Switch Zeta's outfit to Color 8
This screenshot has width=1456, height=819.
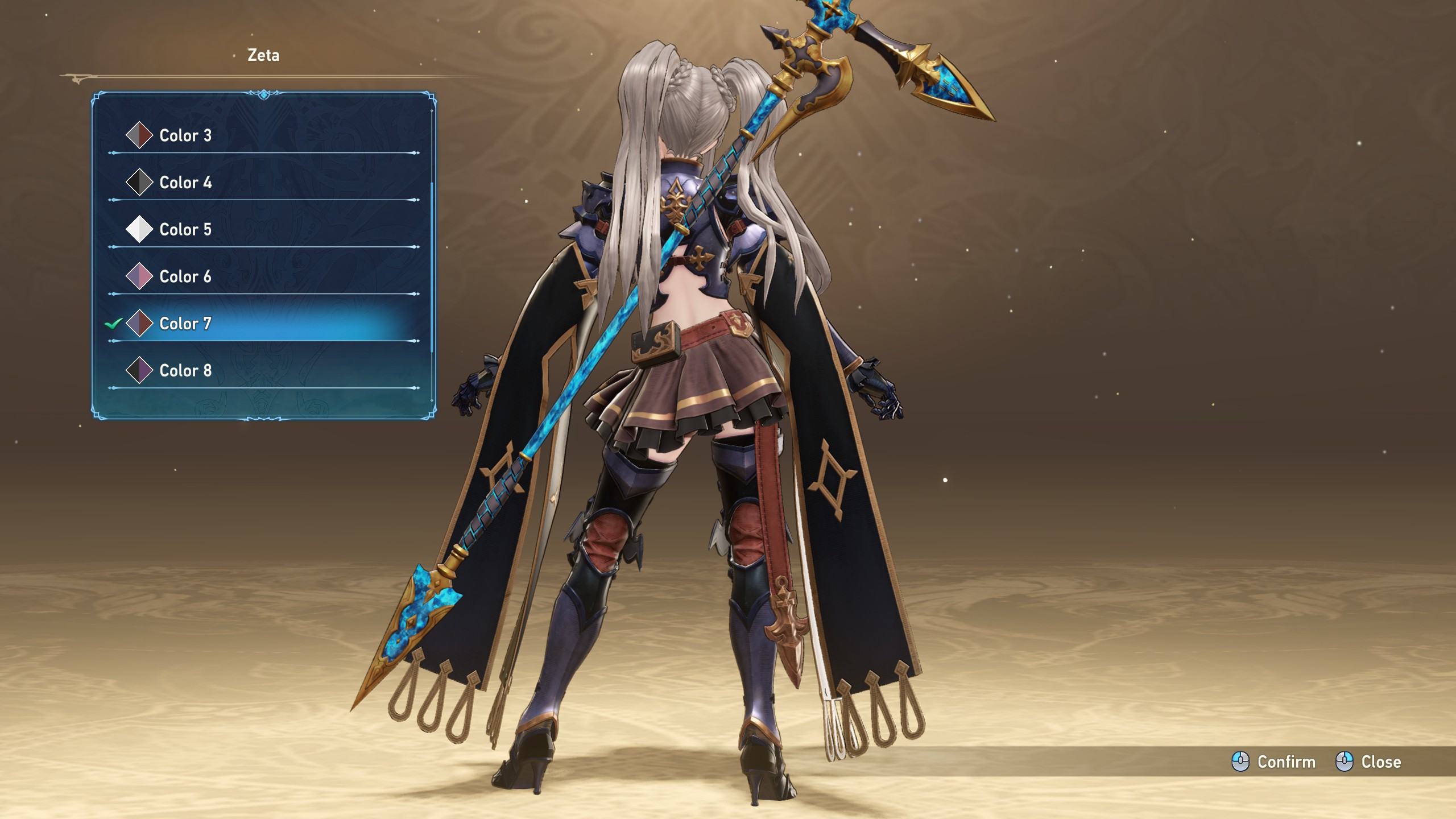click(185, 371)
